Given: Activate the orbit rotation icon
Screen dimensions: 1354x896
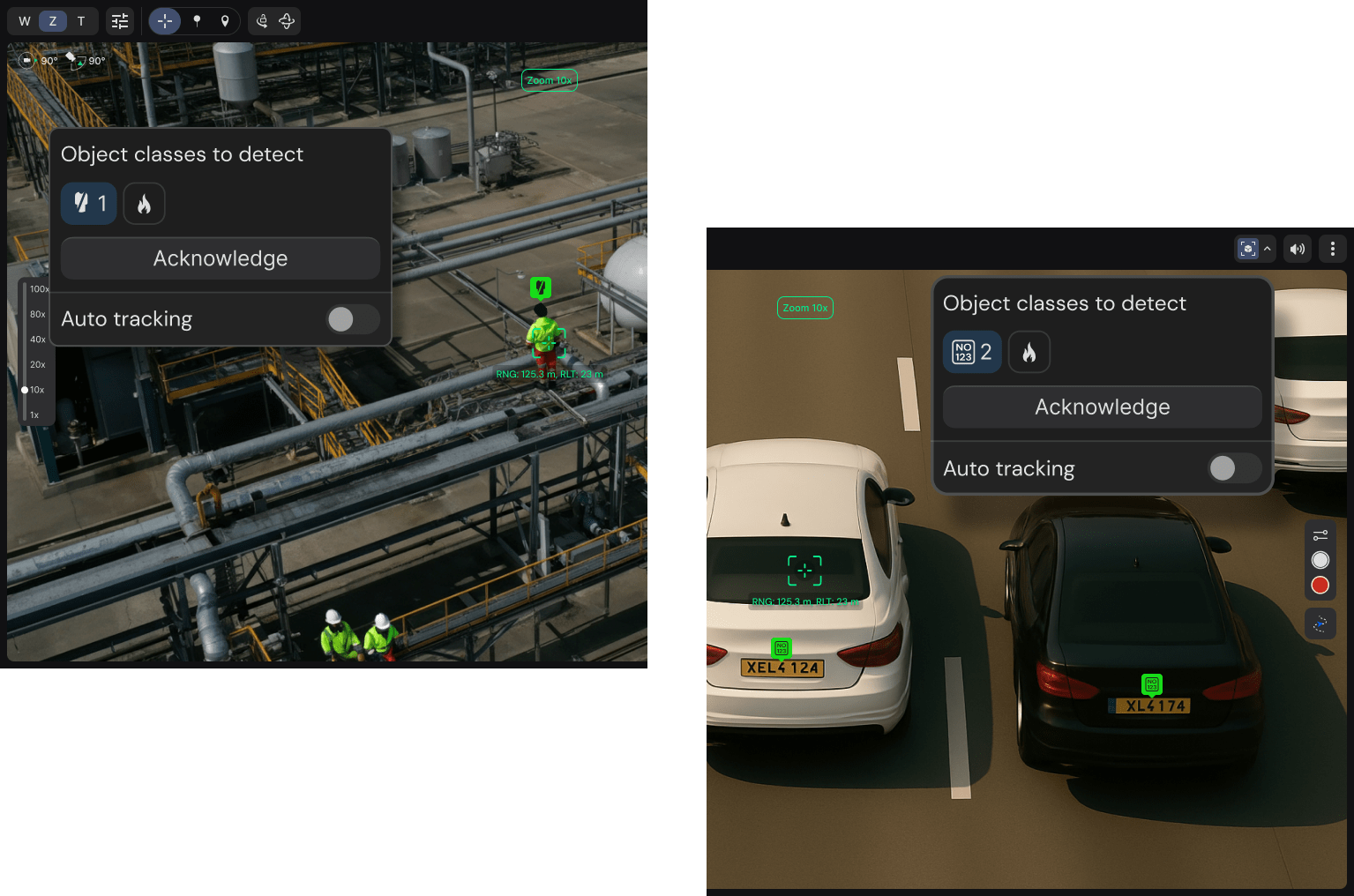Looking at the screenshot, I should (287, 21).
